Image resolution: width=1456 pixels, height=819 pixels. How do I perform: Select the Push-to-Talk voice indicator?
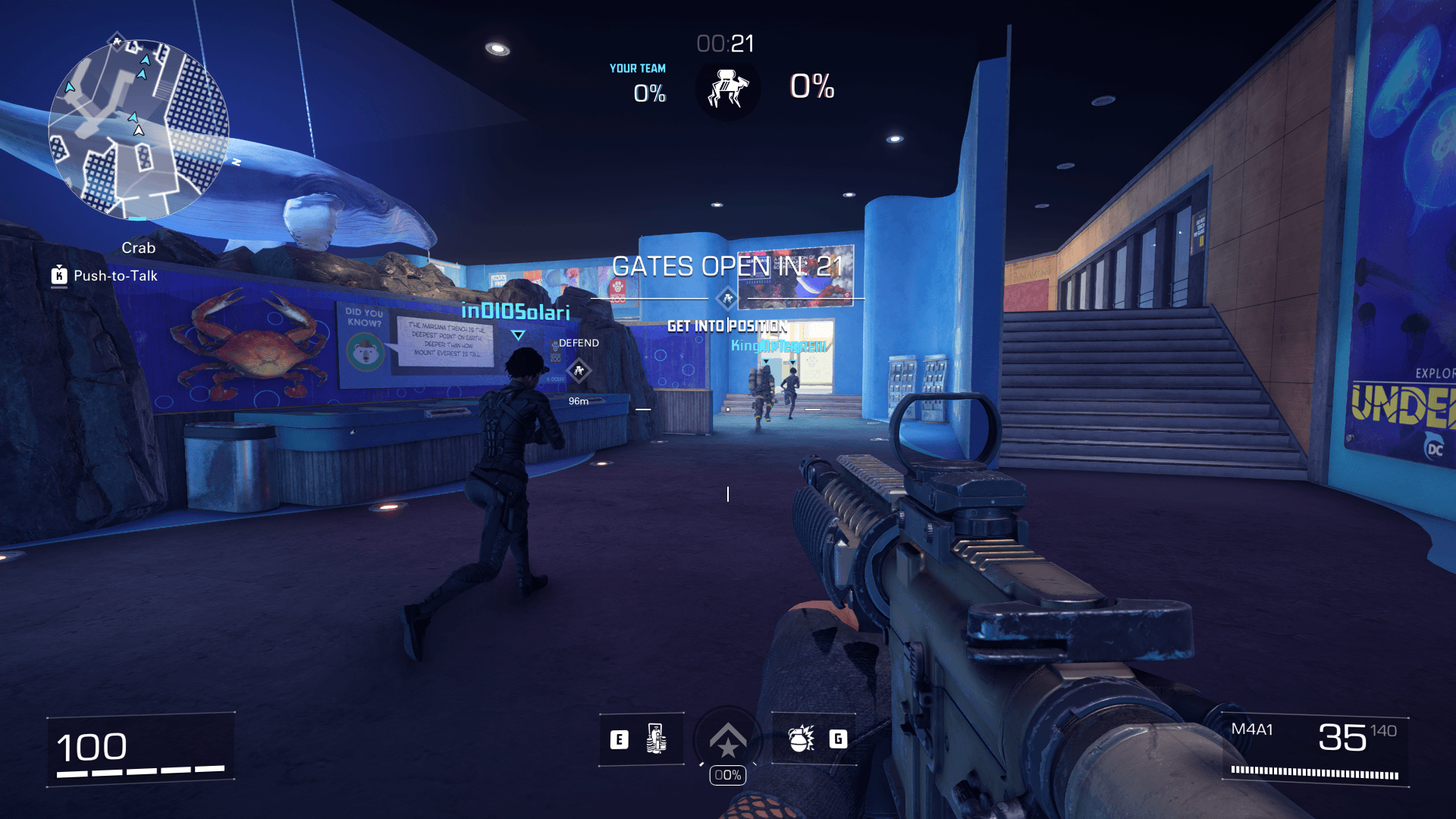(x=105, y=276)
